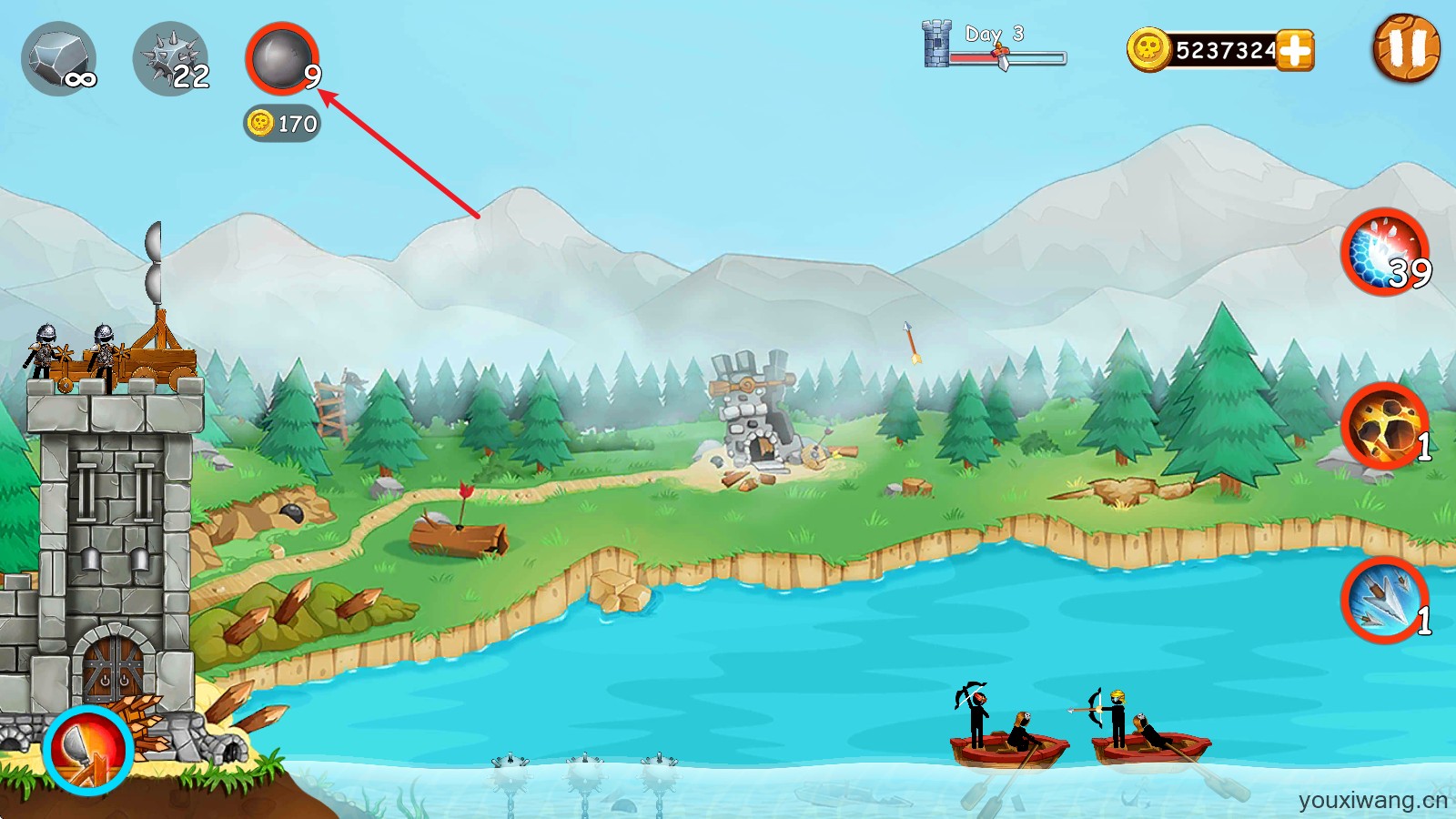This screenshot has width=1456, height=819.
Task: Use the meteor strike ability
Action: (1385, 426)
